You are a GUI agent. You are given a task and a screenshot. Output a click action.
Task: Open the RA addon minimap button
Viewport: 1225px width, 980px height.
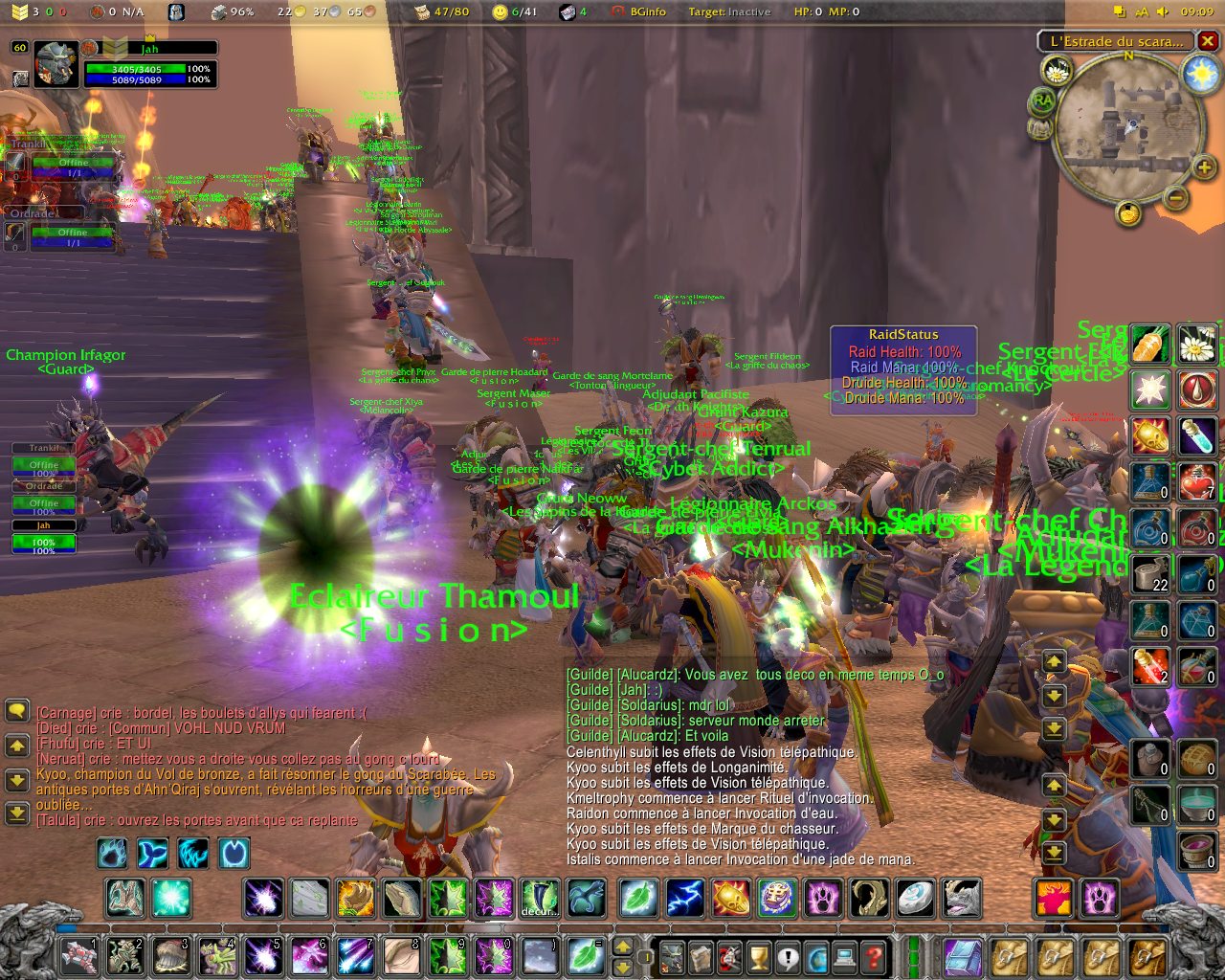tap(1042, 101)
